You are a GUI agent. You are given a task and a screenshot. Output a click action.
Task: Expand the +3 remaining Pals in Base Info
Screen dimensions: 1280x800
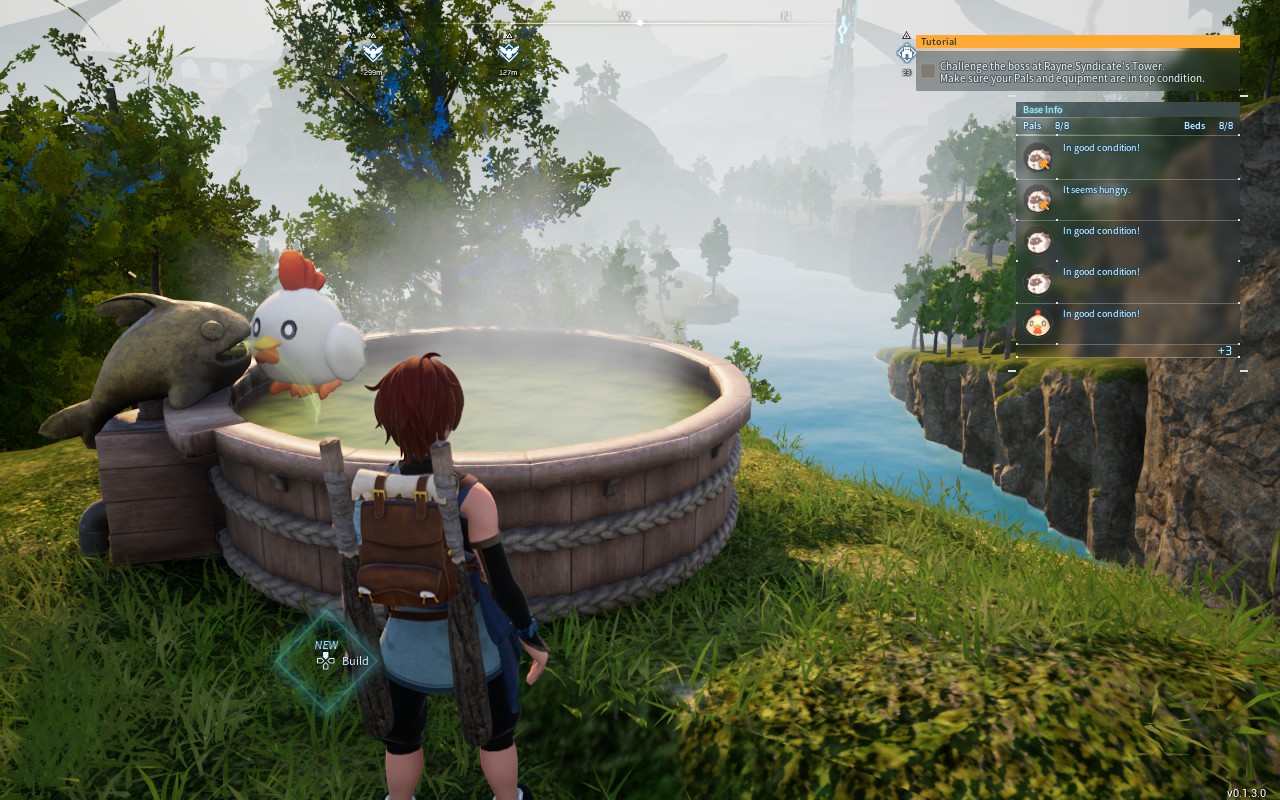click(x=1224, y=351)
